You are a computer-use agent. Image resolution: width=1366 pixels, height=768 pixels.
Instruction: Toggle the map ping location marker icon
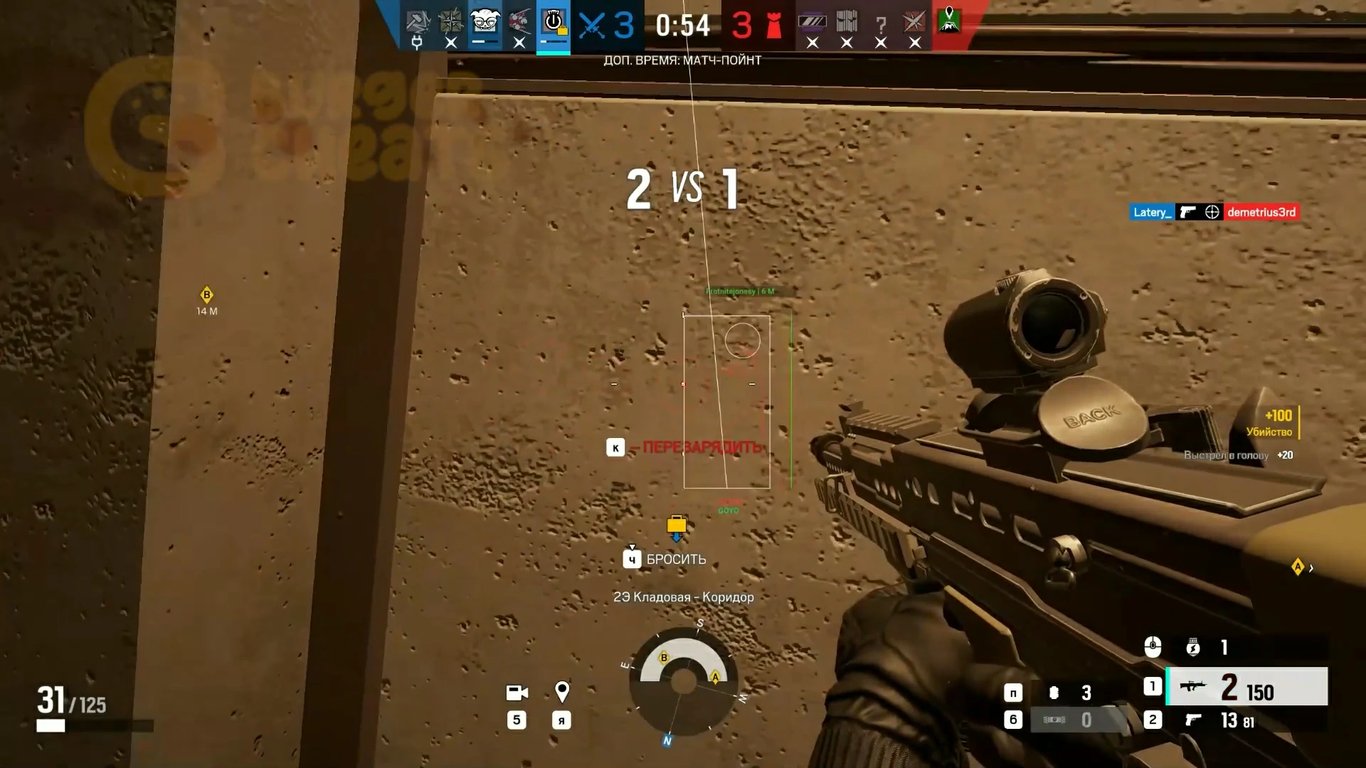click(560, 690)
